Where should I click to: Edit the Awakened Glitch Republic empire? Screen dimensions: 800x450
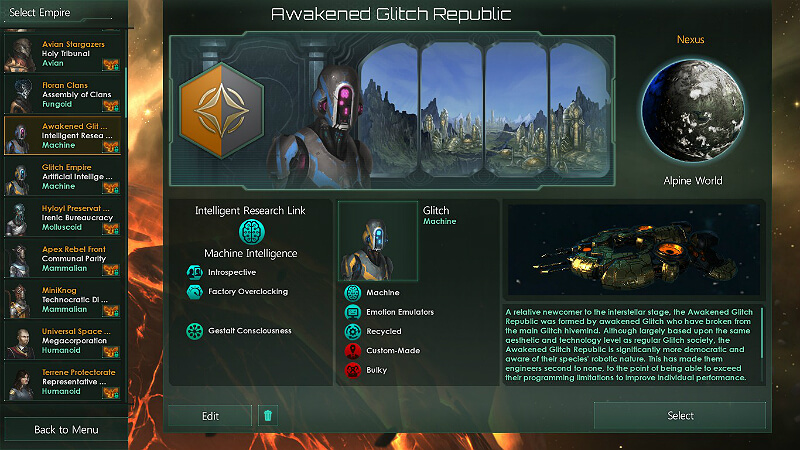pos(210,416)
